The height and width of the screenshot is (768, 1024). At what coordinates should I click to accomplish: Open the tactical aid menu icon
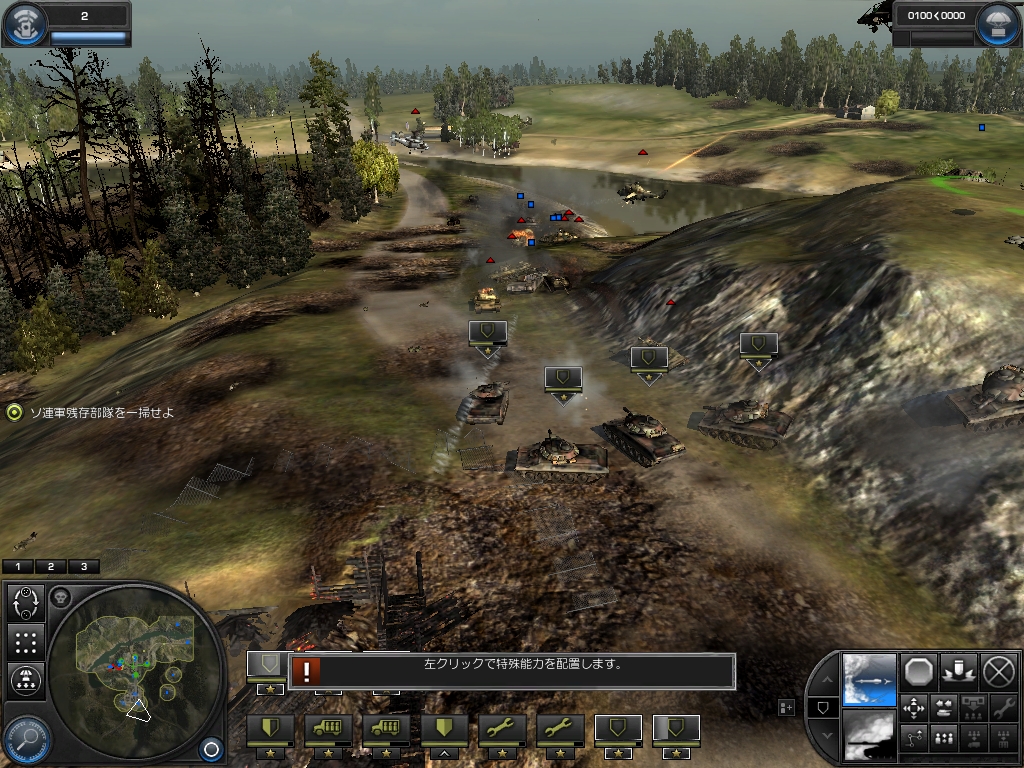coord(25,24)
